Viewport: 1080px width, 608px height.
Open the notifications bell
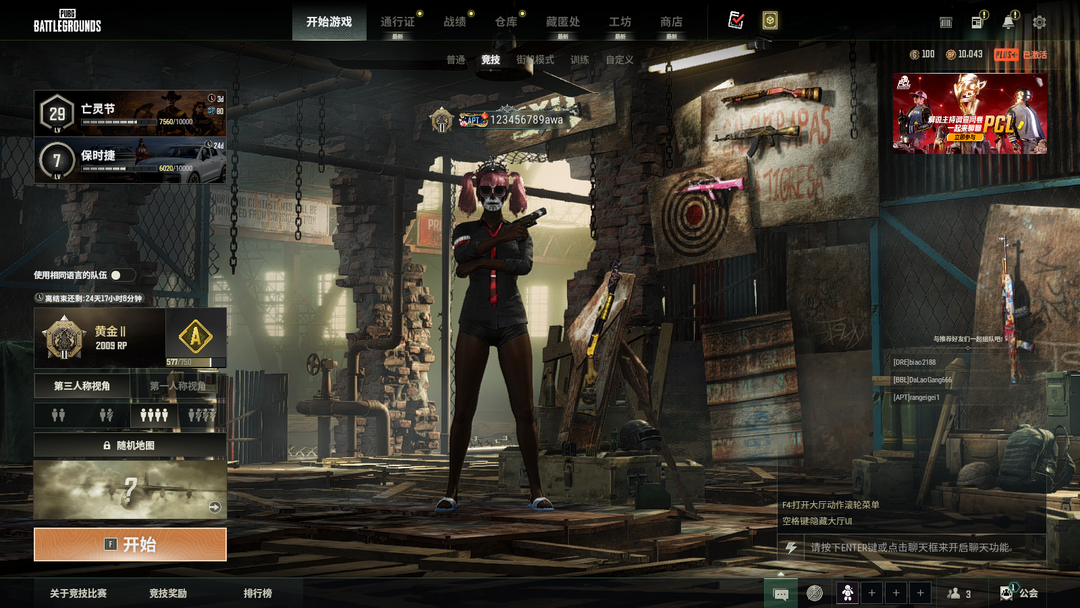click(1009, 22)
